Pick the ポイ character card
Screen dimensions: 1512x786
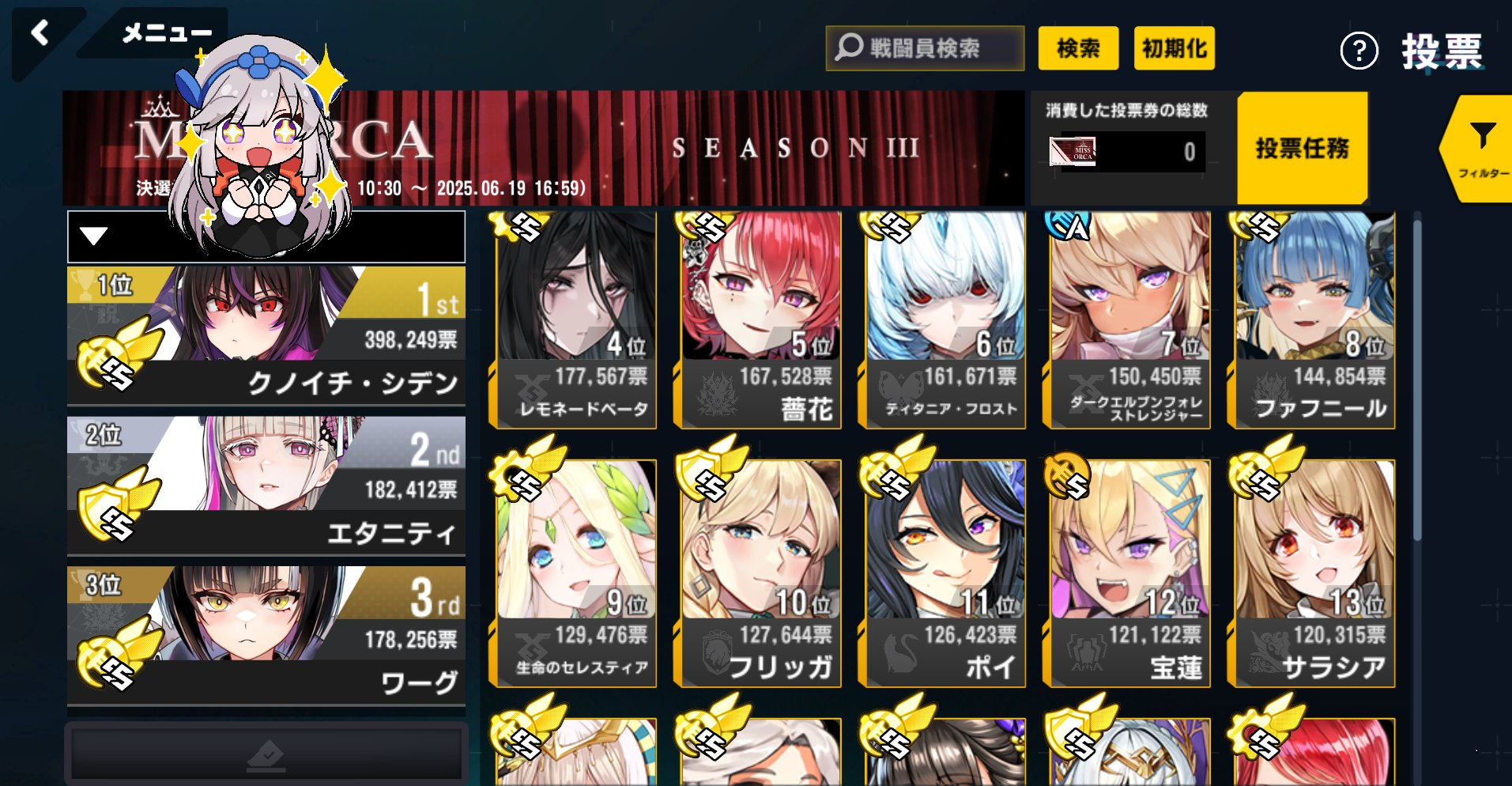click(x=946, y=573)
